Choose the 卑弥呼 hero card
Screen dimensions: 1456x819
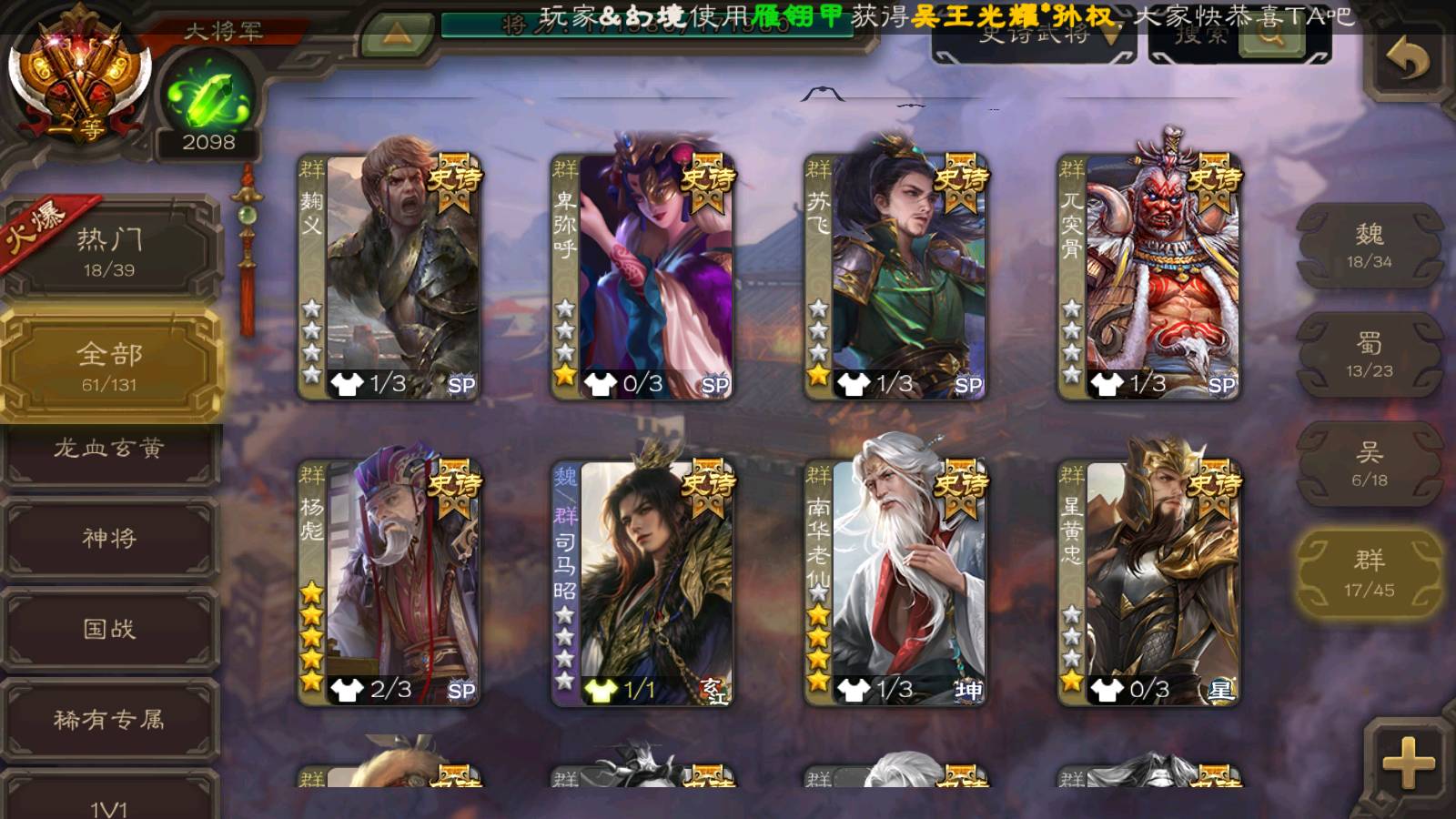tap(642, 277)
